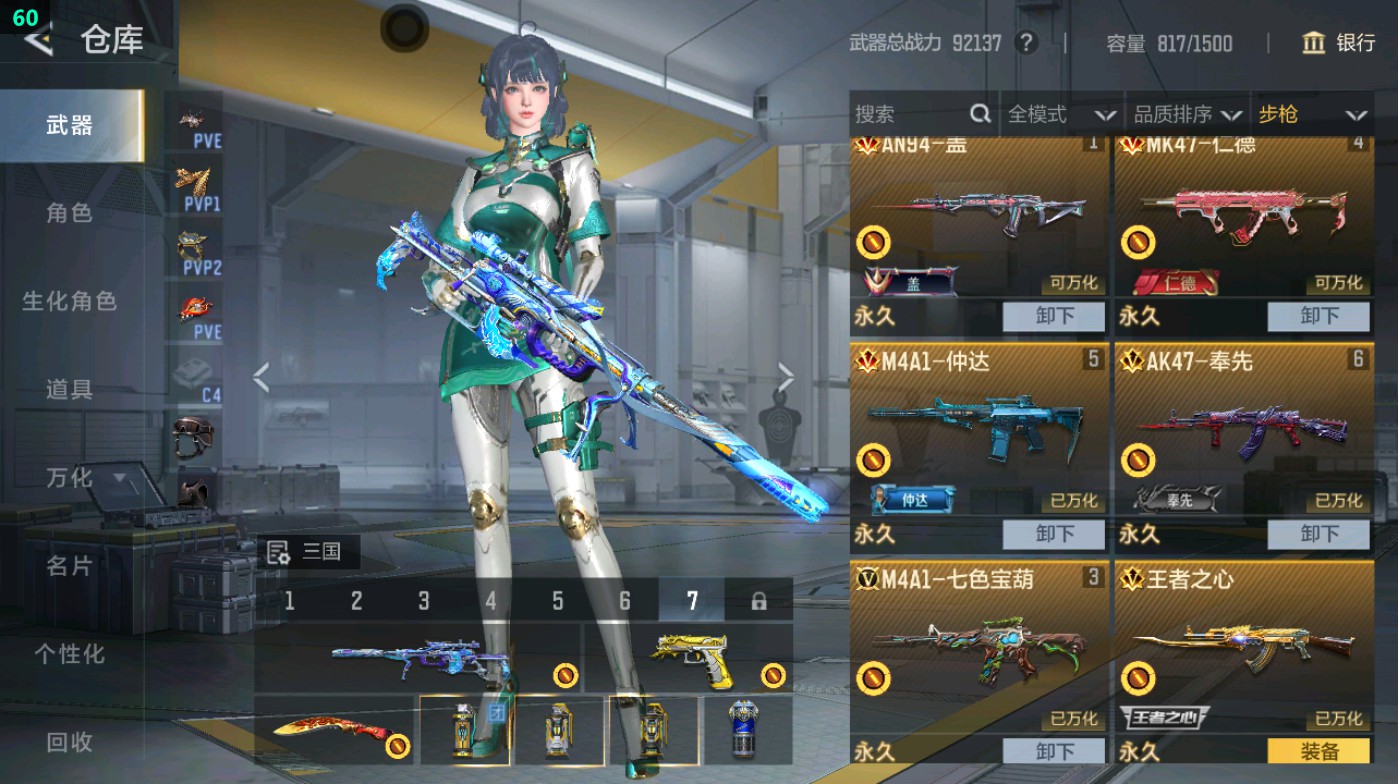The height and width of the screenshot is (784, 1398).
Task: Open the 三国 loadout name settings
Action: coord(310,552)
